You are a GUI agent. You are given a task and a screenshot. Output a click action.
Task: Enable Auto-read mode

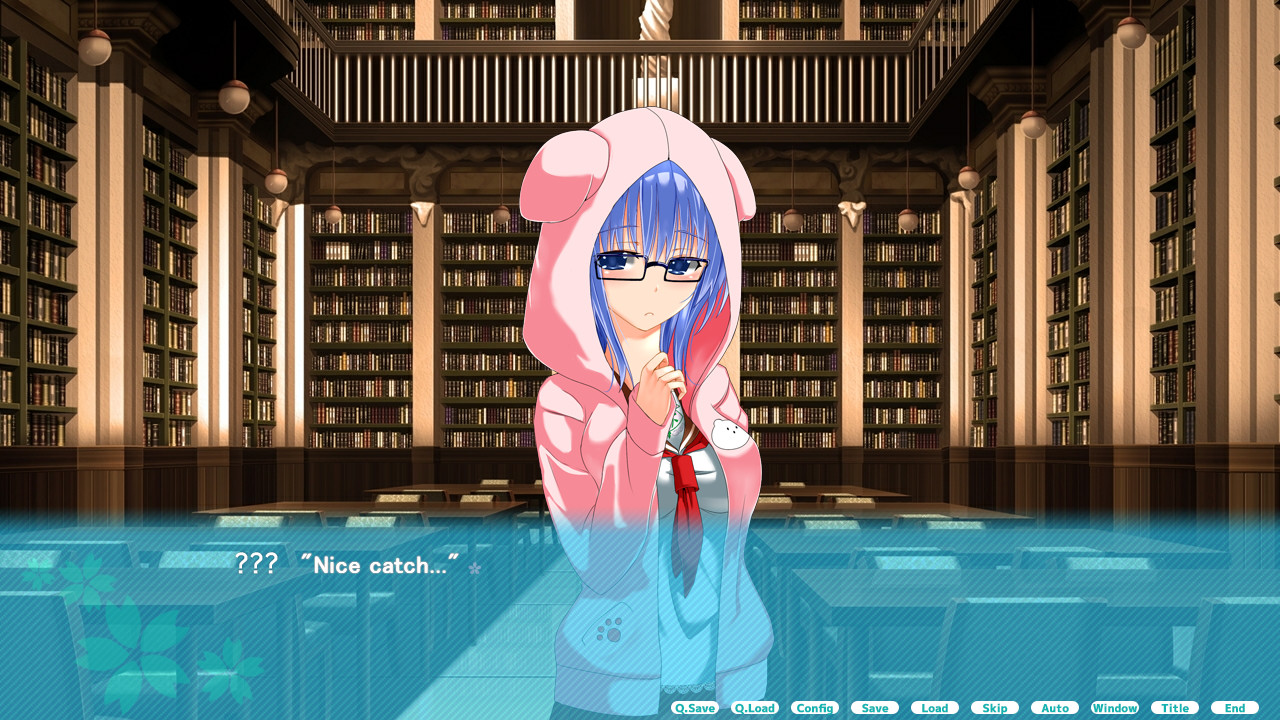(1054, 707)
